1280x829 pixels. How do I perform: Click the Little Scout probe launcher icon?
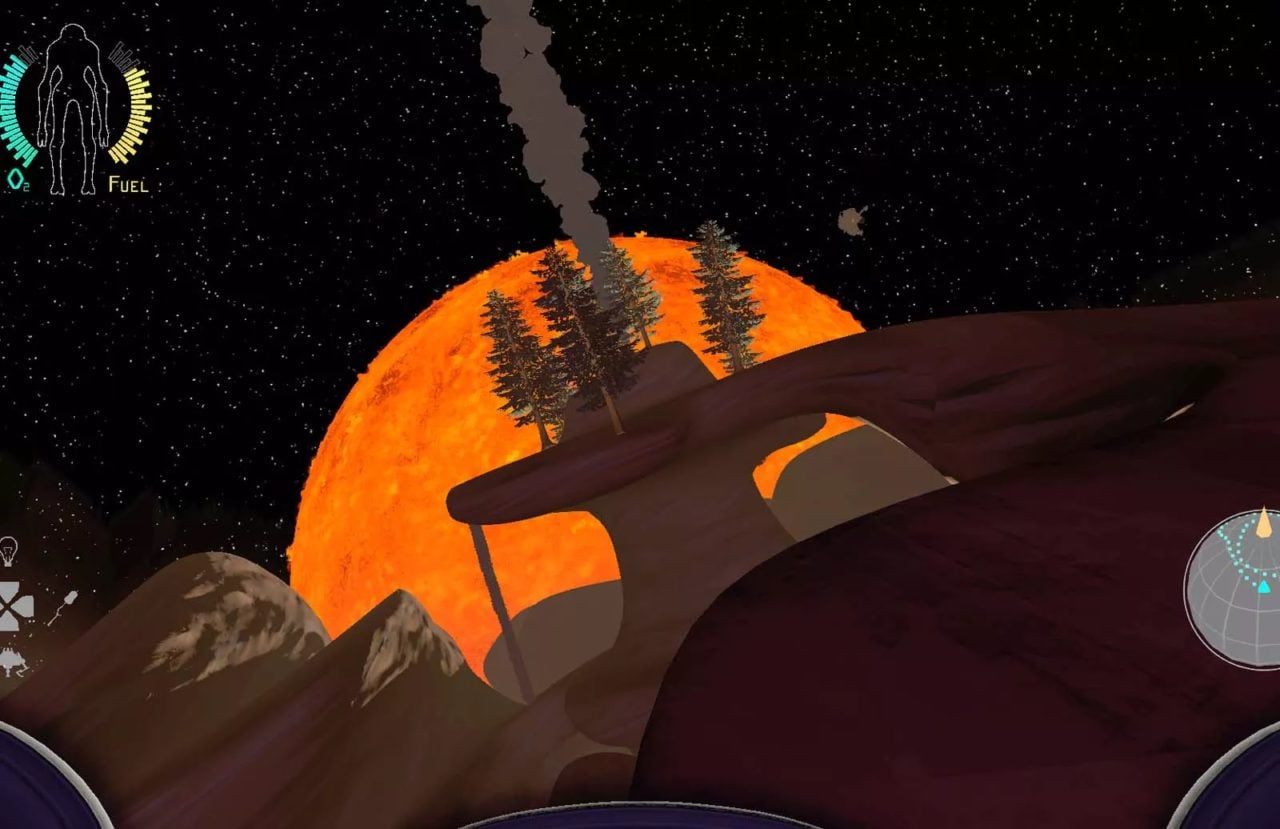click(x=8, y=658)
